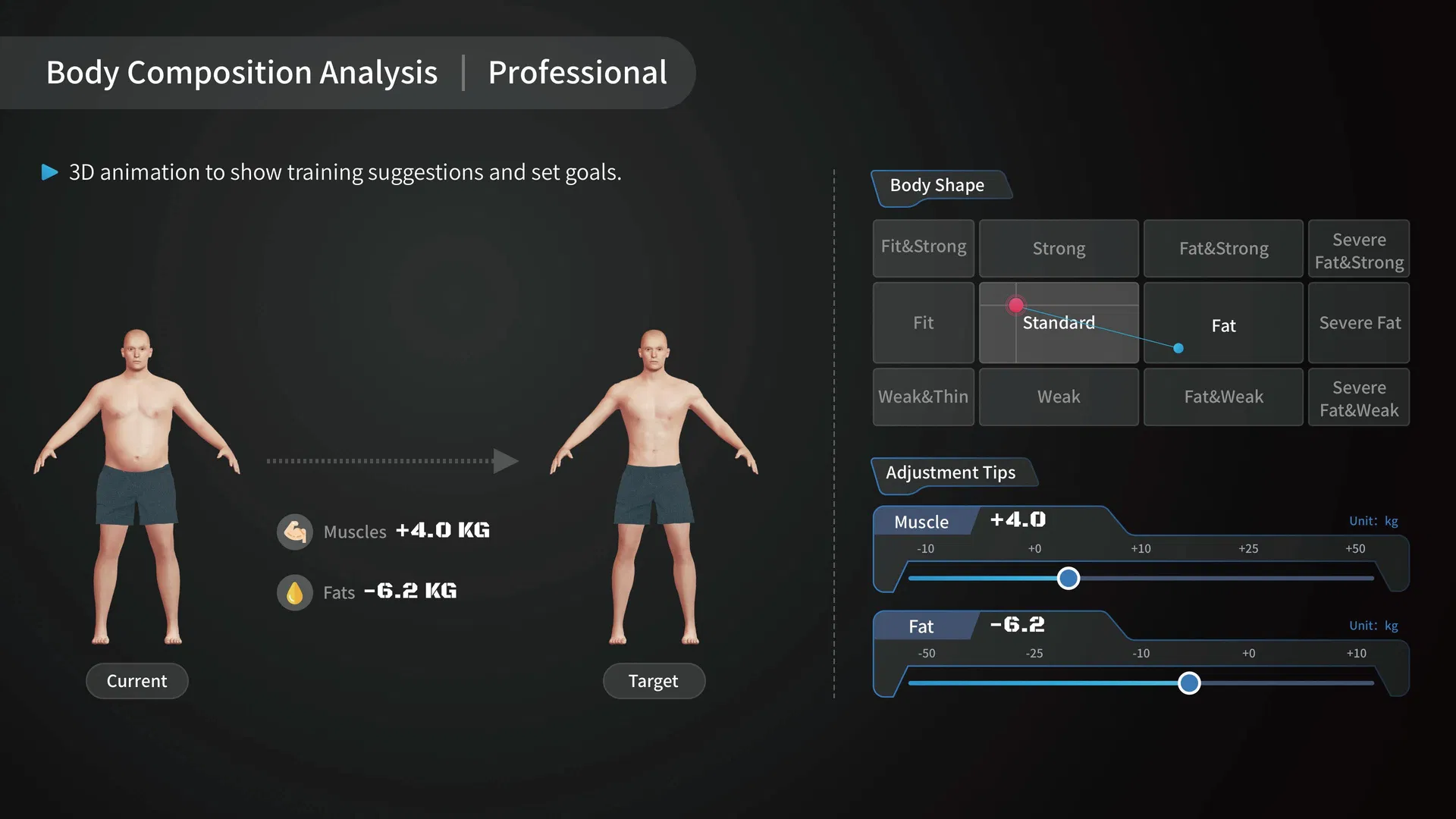The width and height of the screenshot is (1456, 819).
Task: Click the Current model label
Action: click(x=136, y=680)
